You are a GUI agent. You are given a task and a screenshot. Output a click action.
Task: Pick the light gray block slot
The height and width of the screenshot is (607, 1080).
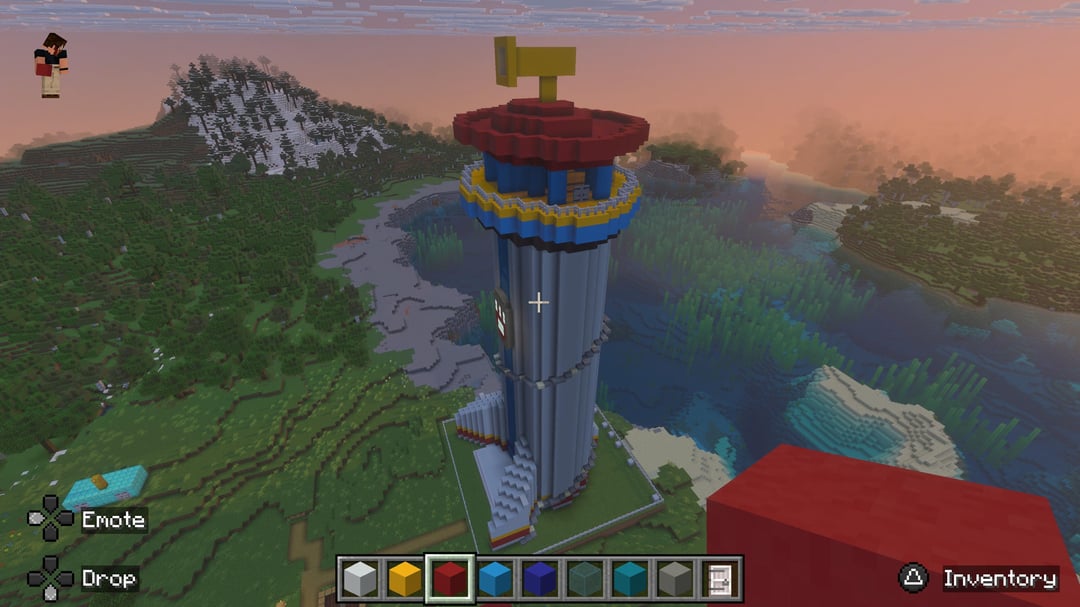click(674, 579)
